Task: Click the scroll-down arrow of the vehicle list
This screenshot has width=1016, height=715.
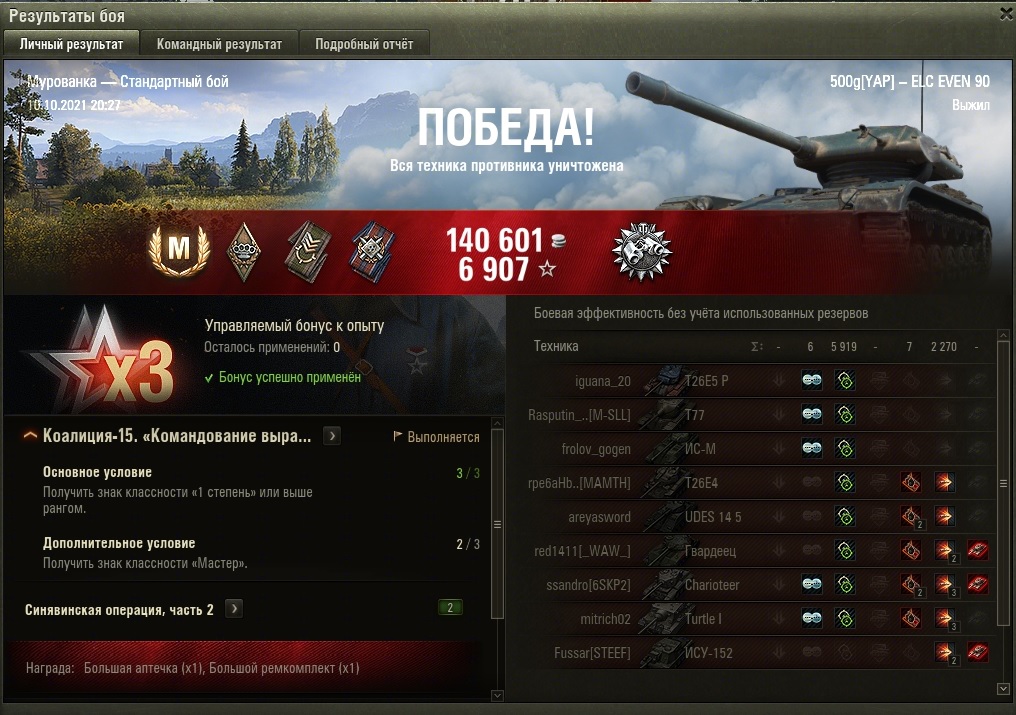Action: (1004, 689)
